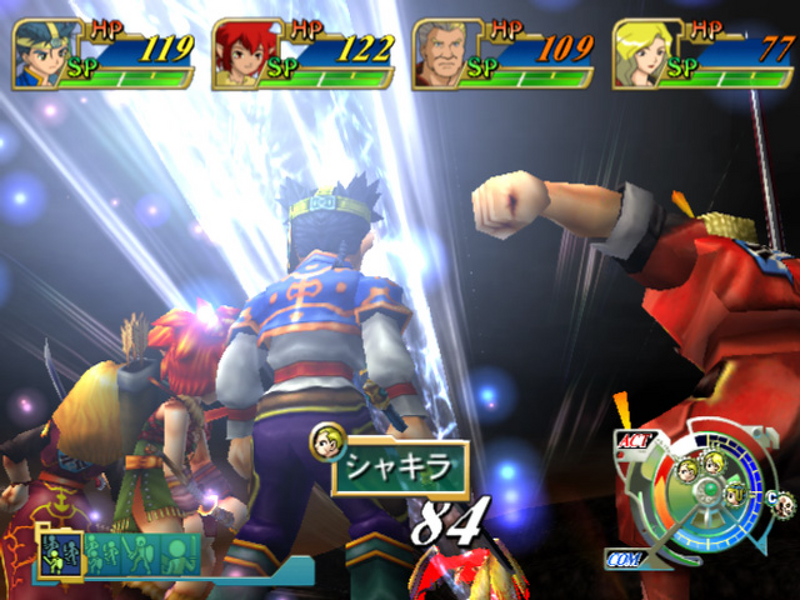The image size is (800, 600).
Task: Select the blue-hat hero token on the gauge
Action: [734, 492]
